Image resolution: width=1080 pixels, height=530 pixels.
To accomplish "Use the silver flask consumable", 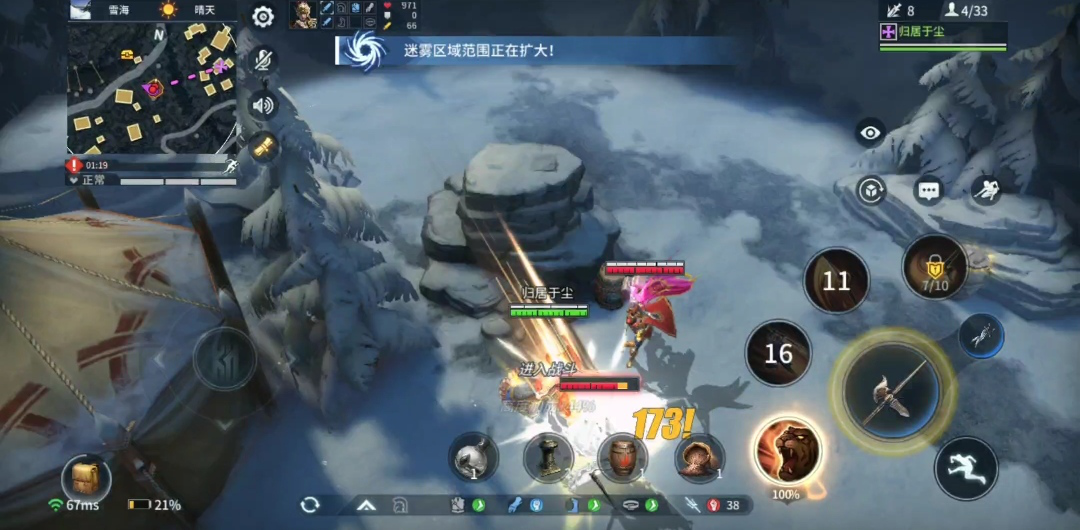I will click(473, 459).
